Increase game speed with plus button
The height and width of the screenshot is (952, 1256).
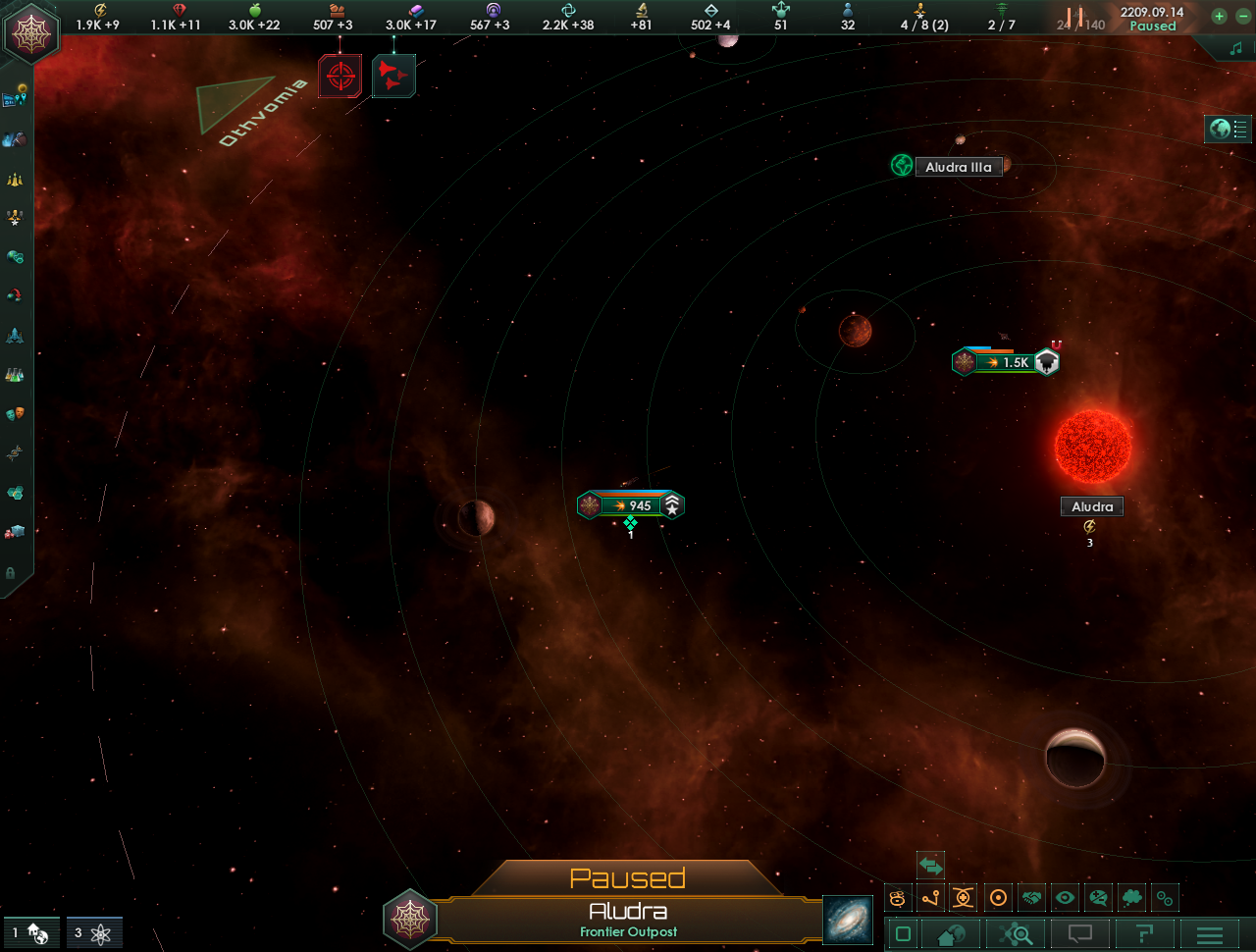tap(1219, 16)
